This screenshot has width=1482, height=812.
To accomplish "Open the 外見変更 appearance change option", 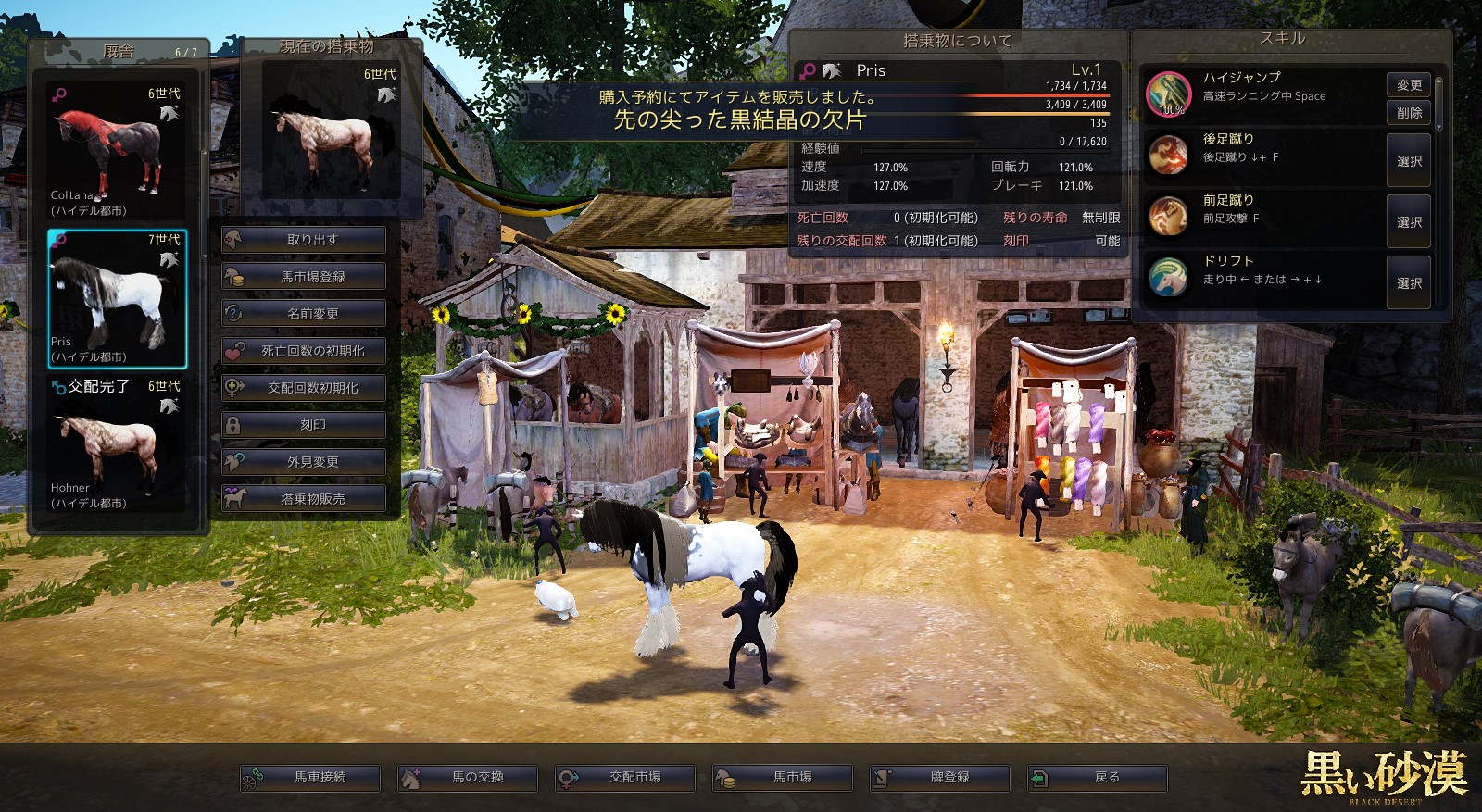I will pyautogui.click(x=304, y=462).
